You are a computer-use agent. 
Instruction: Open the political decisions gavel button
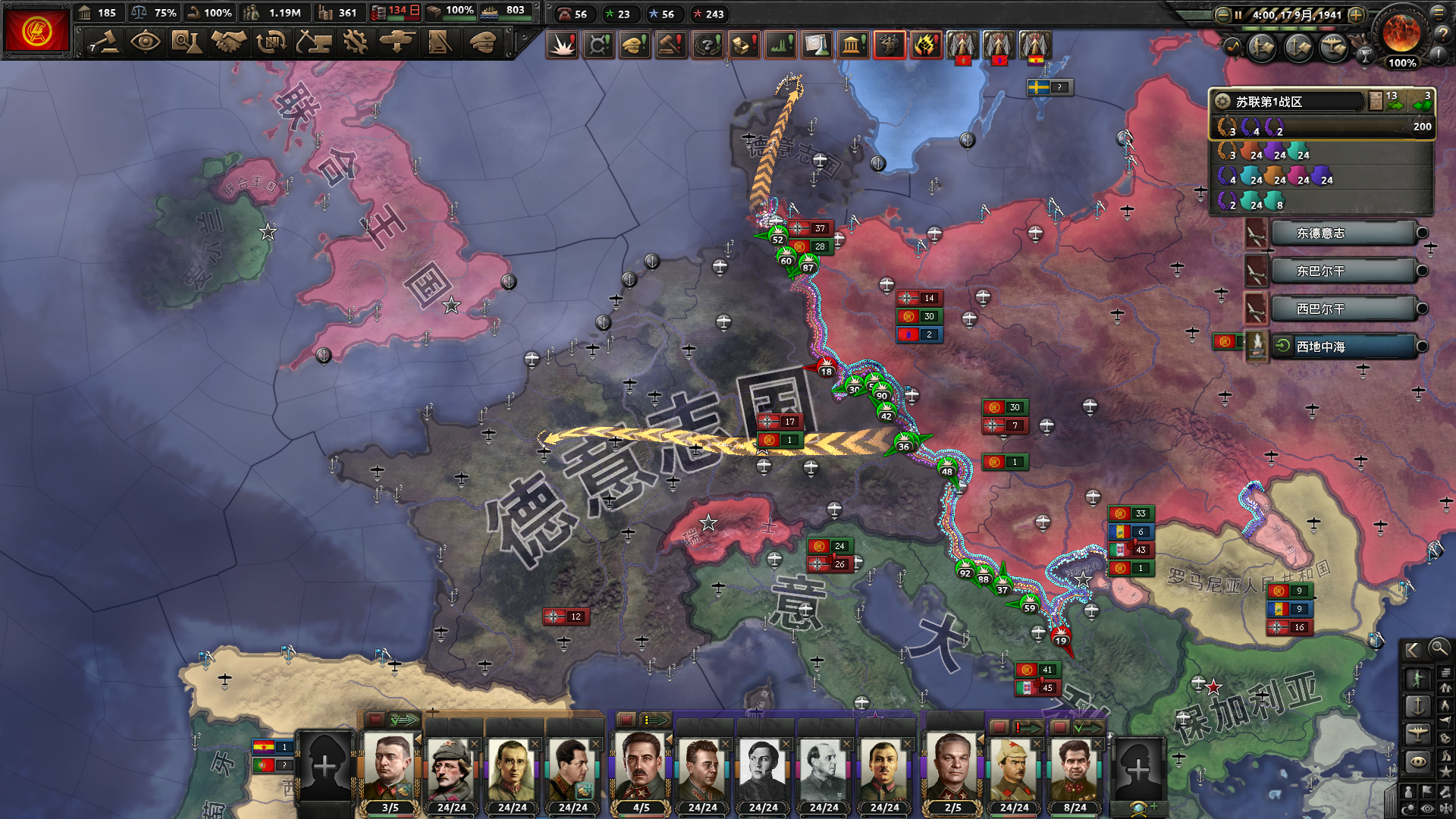tap(105, 42)
